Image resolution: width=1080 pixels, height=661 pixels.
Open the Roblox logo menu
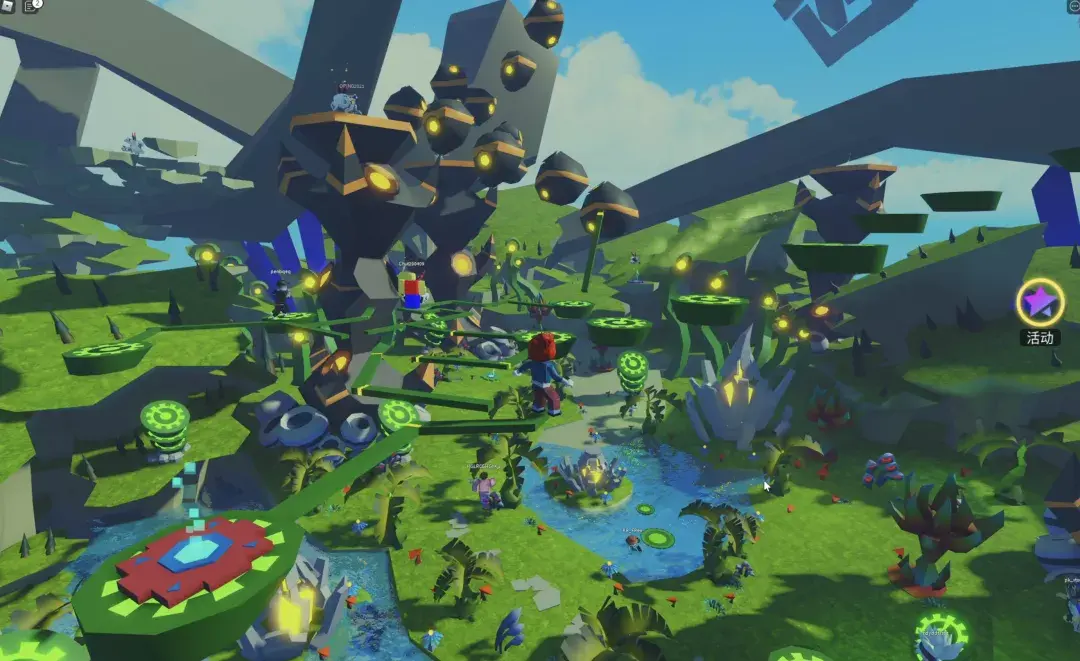tap(7, 6)
